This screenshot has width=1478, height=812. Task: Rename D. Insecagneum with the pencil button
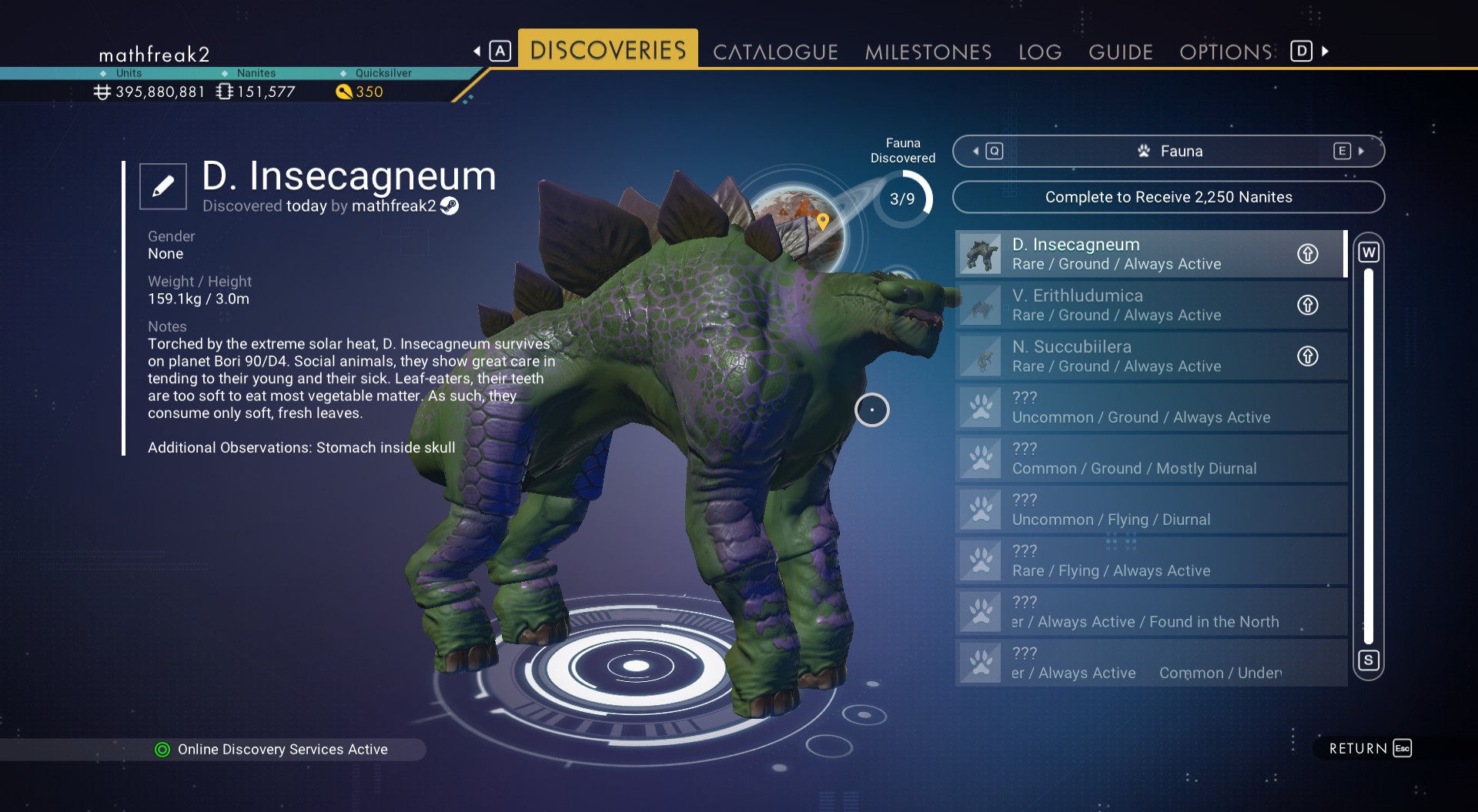163,186
